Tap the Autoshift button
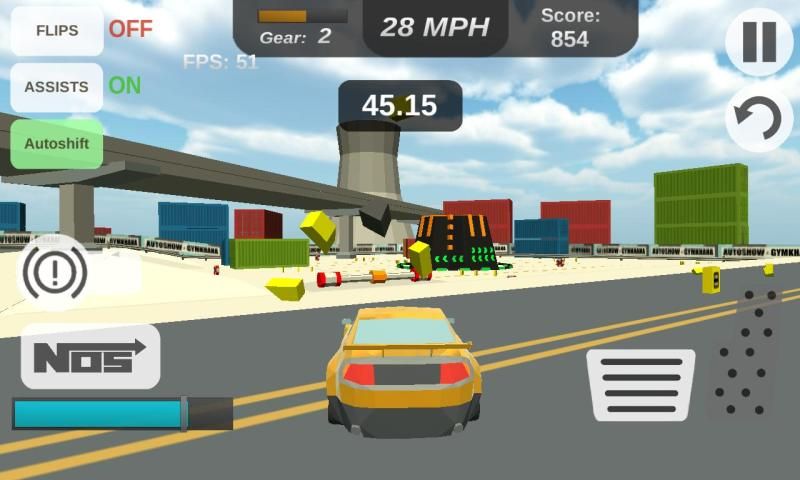This screenshot has height=480, width=800. coord(57,143)
